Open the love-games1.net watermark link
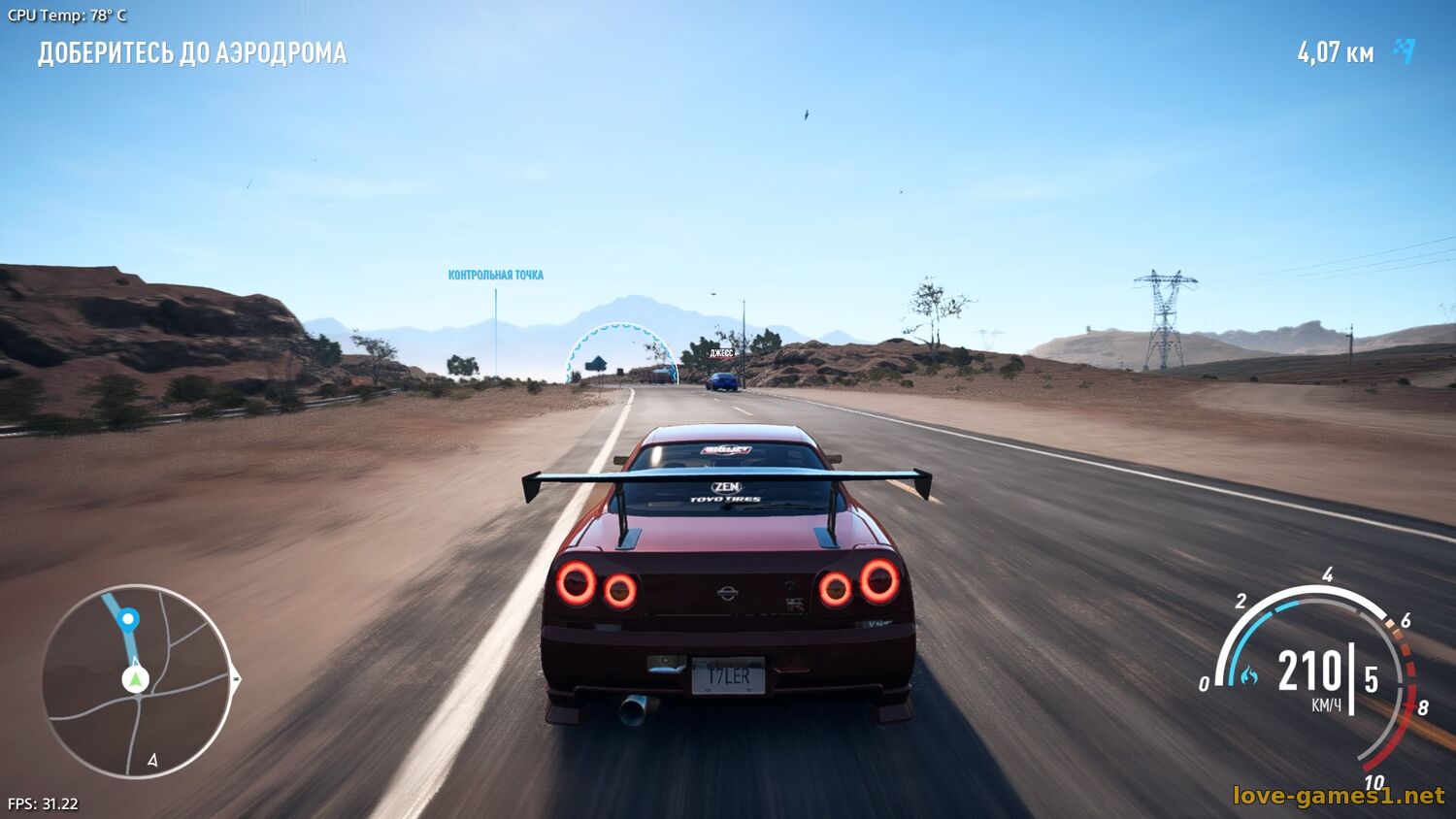 [1338, 796]
